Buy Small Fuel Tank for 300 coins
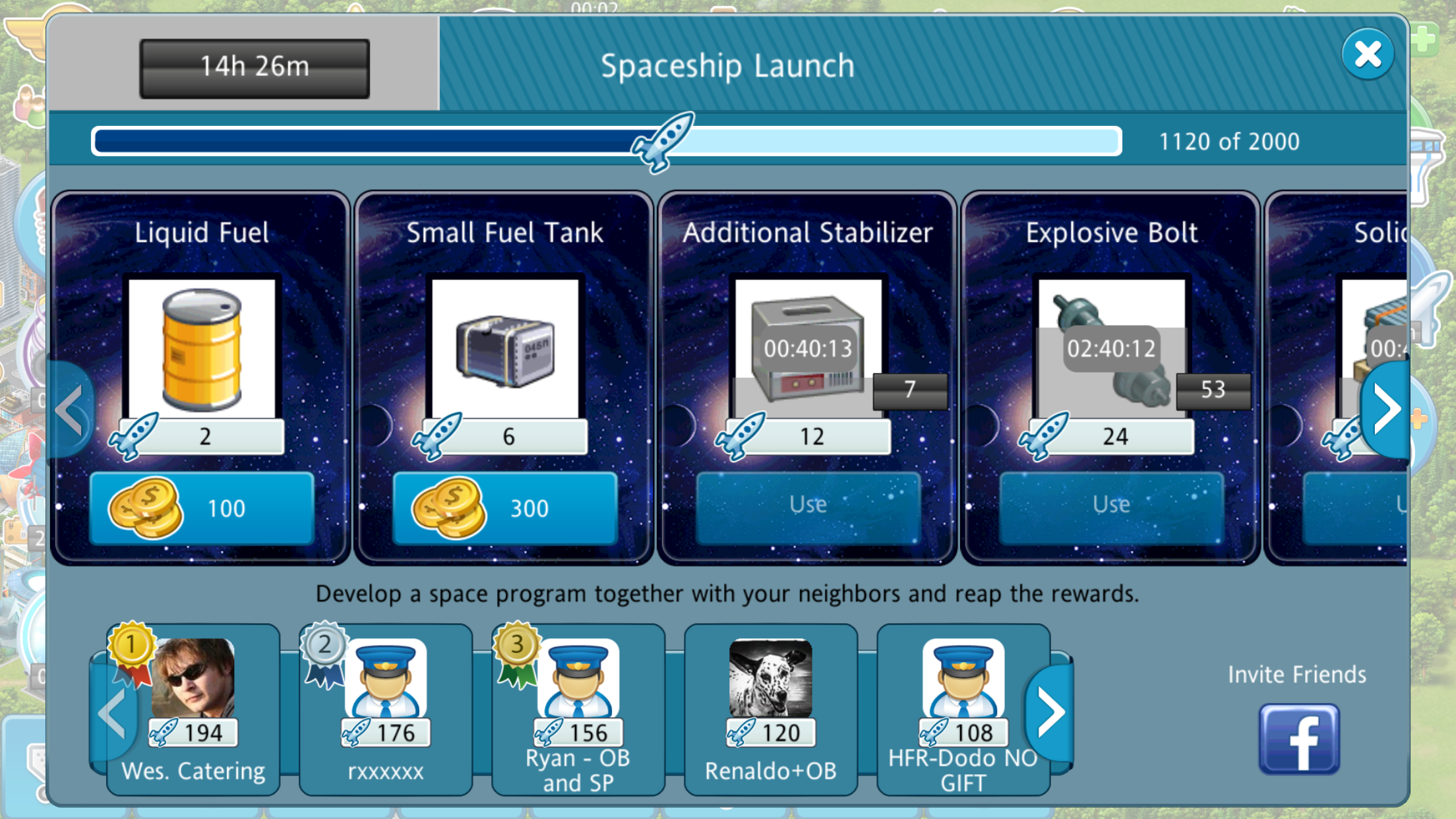This screenshot has width=1456, height=819. 505,508
